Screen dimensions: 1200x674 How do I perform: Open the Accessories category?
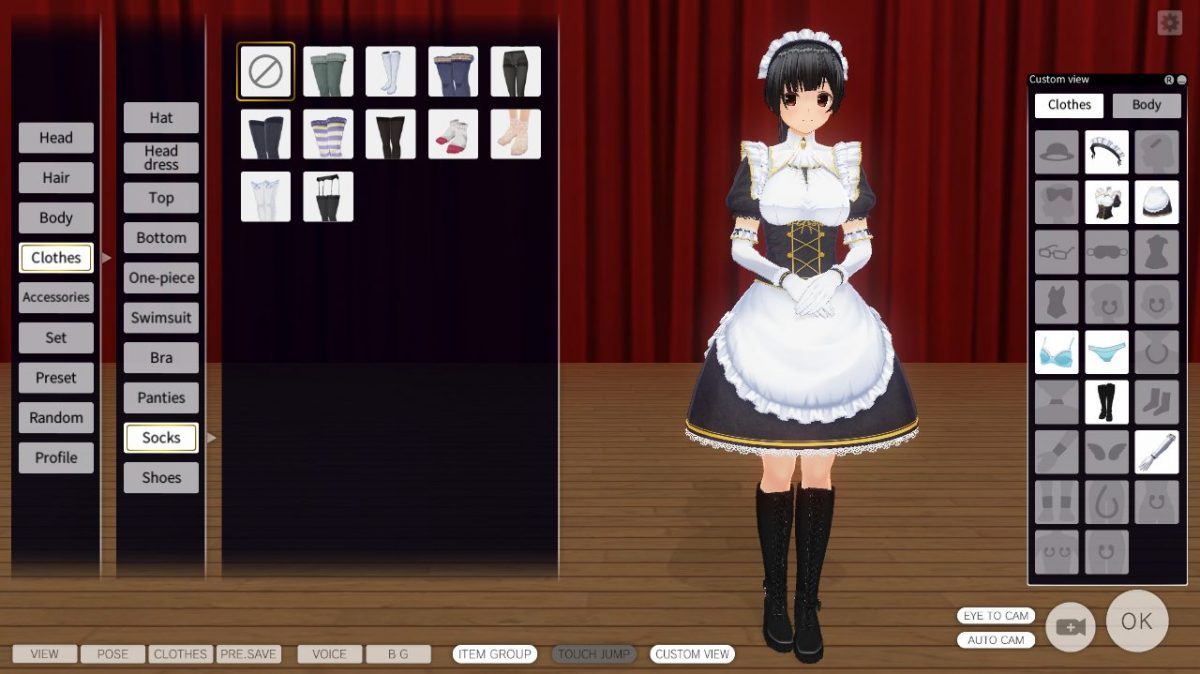[x=56, y=297]
